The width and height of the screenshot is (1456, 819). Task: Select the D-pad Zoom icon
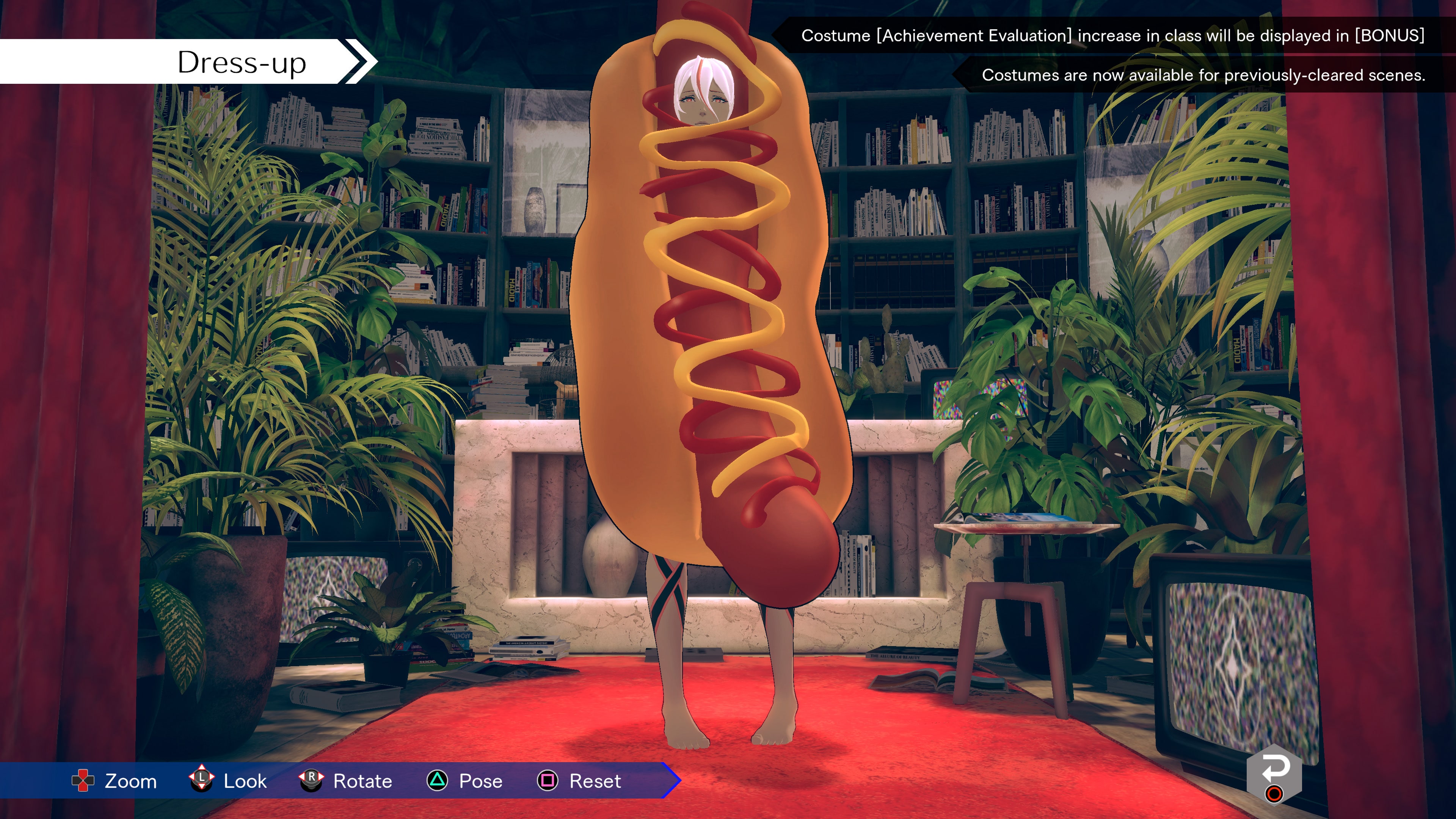tap(84, 782)
